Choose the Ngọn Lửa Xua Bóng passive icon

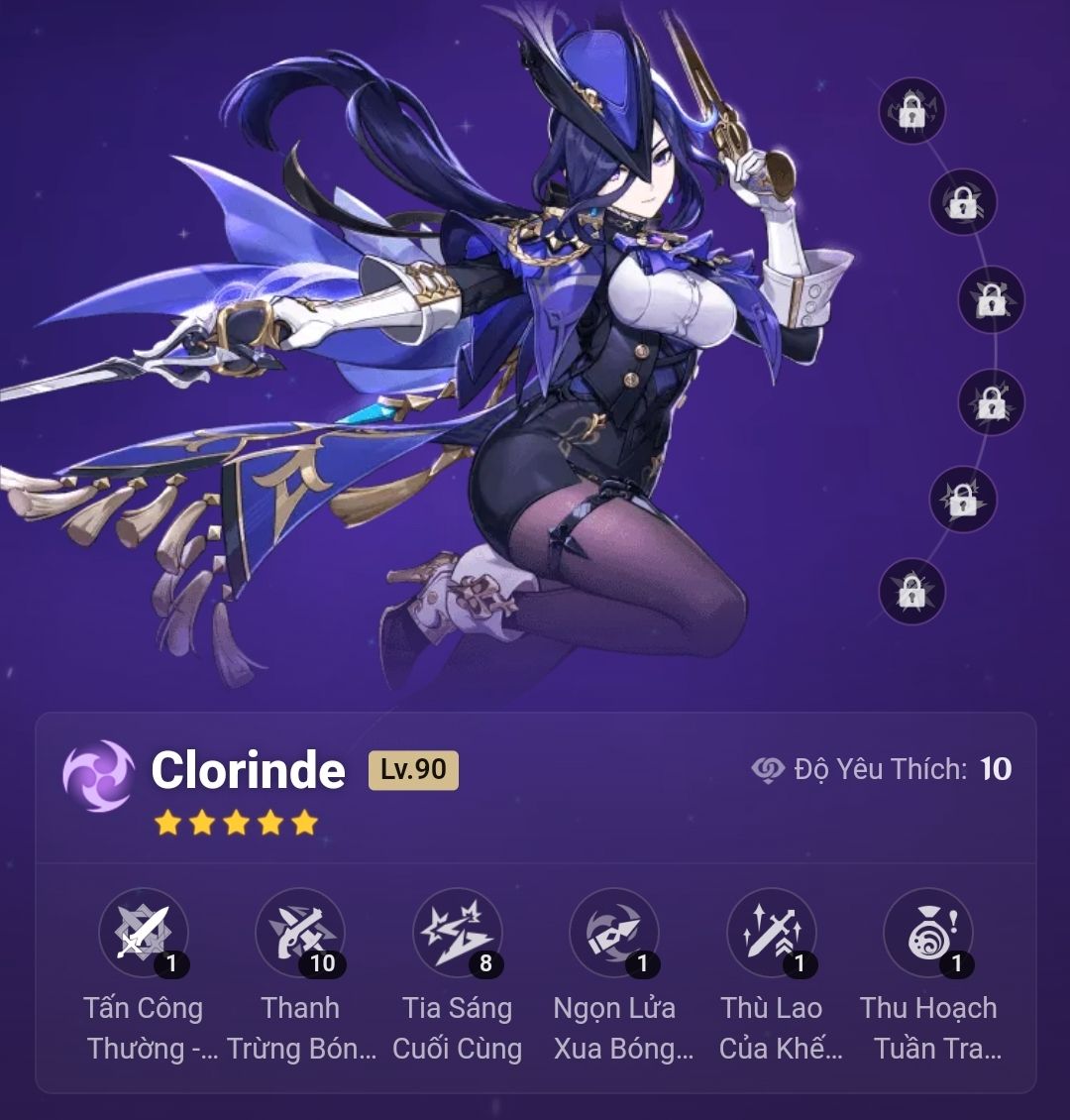(x=614, y=933)
